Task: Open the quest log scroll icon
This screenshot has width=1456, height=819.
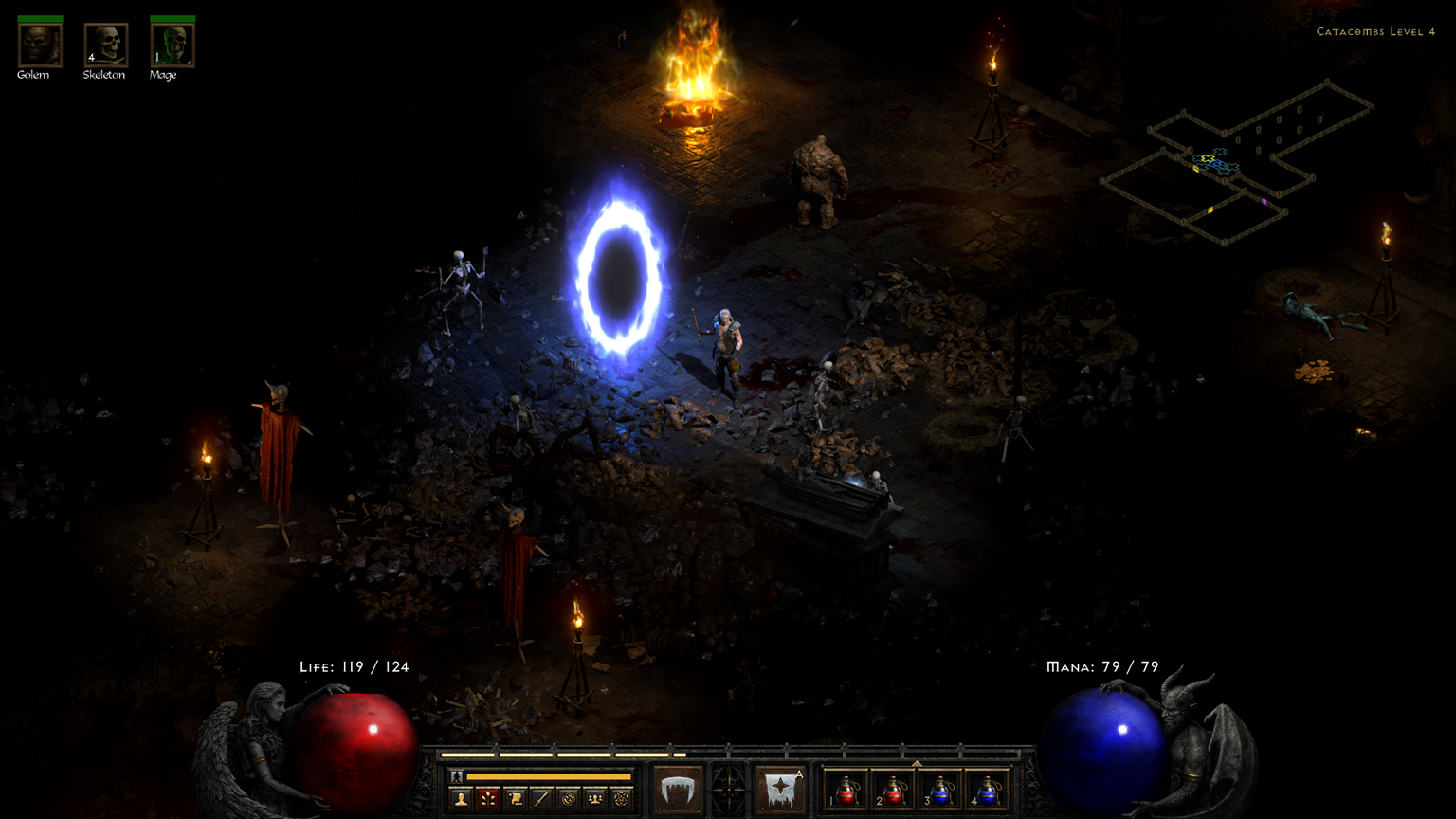Action: 515,799
